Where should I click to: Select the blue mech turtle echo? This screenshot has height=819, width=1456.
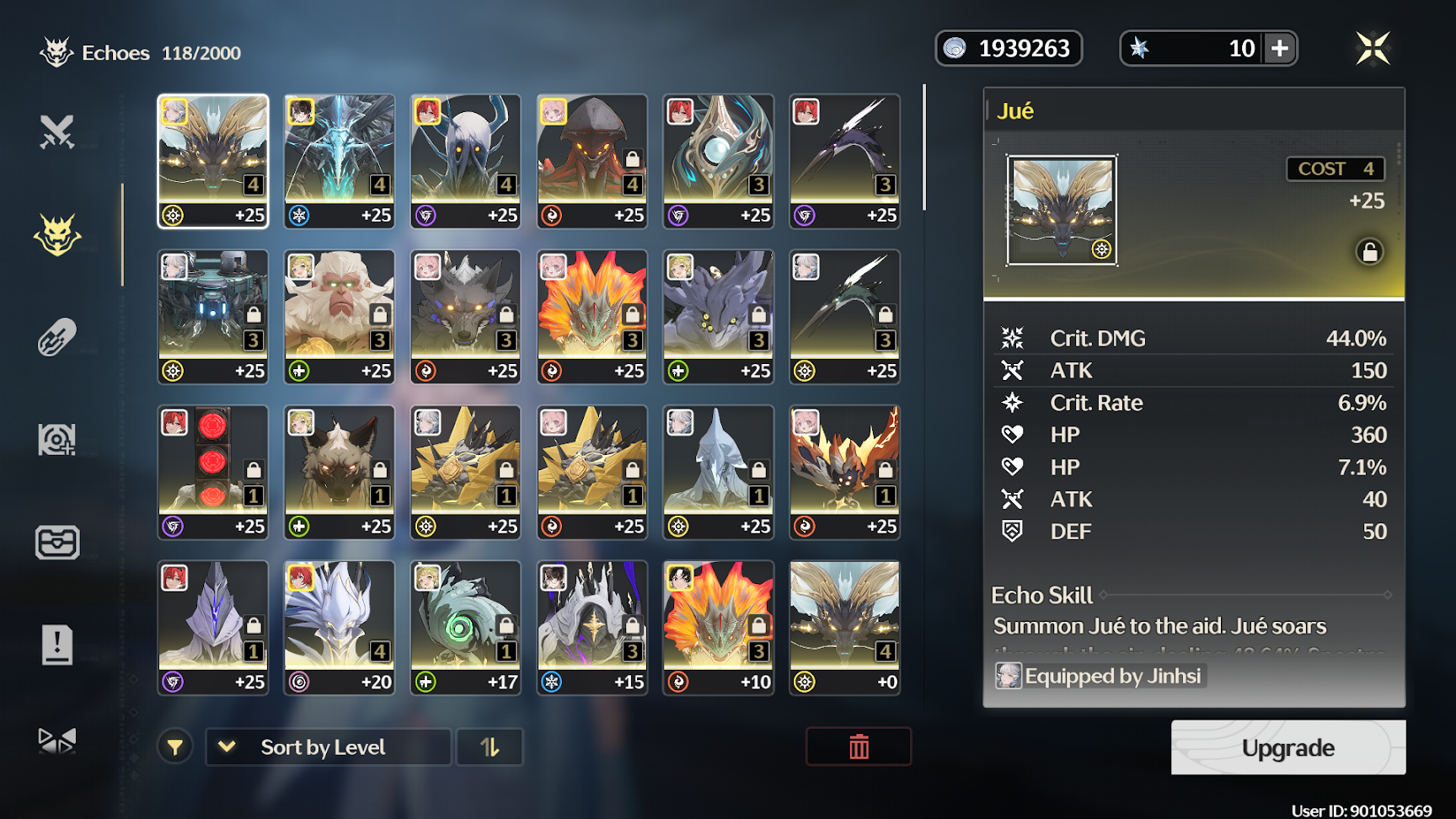click(213, 316)
